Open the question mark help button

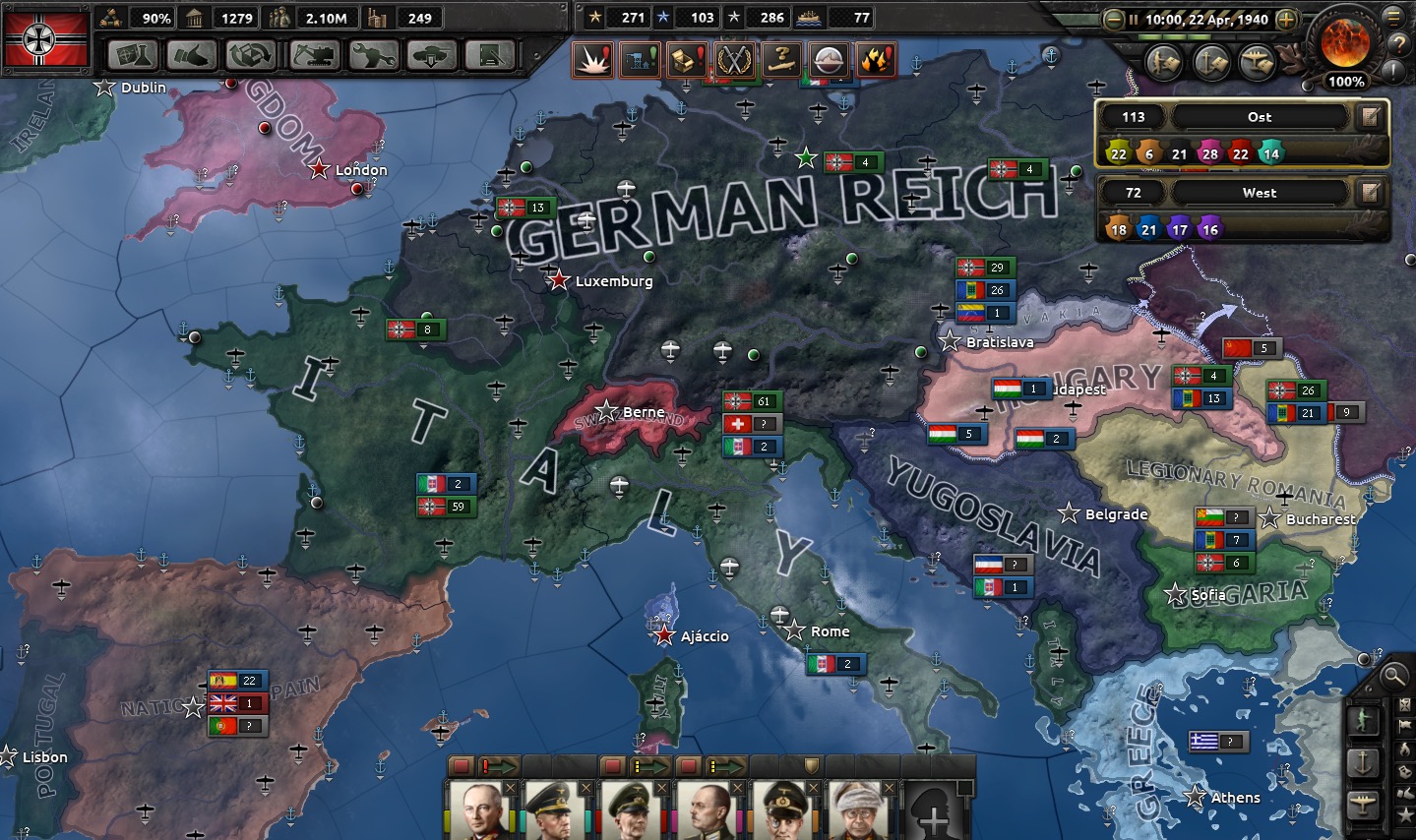(x=1398, y=44)
